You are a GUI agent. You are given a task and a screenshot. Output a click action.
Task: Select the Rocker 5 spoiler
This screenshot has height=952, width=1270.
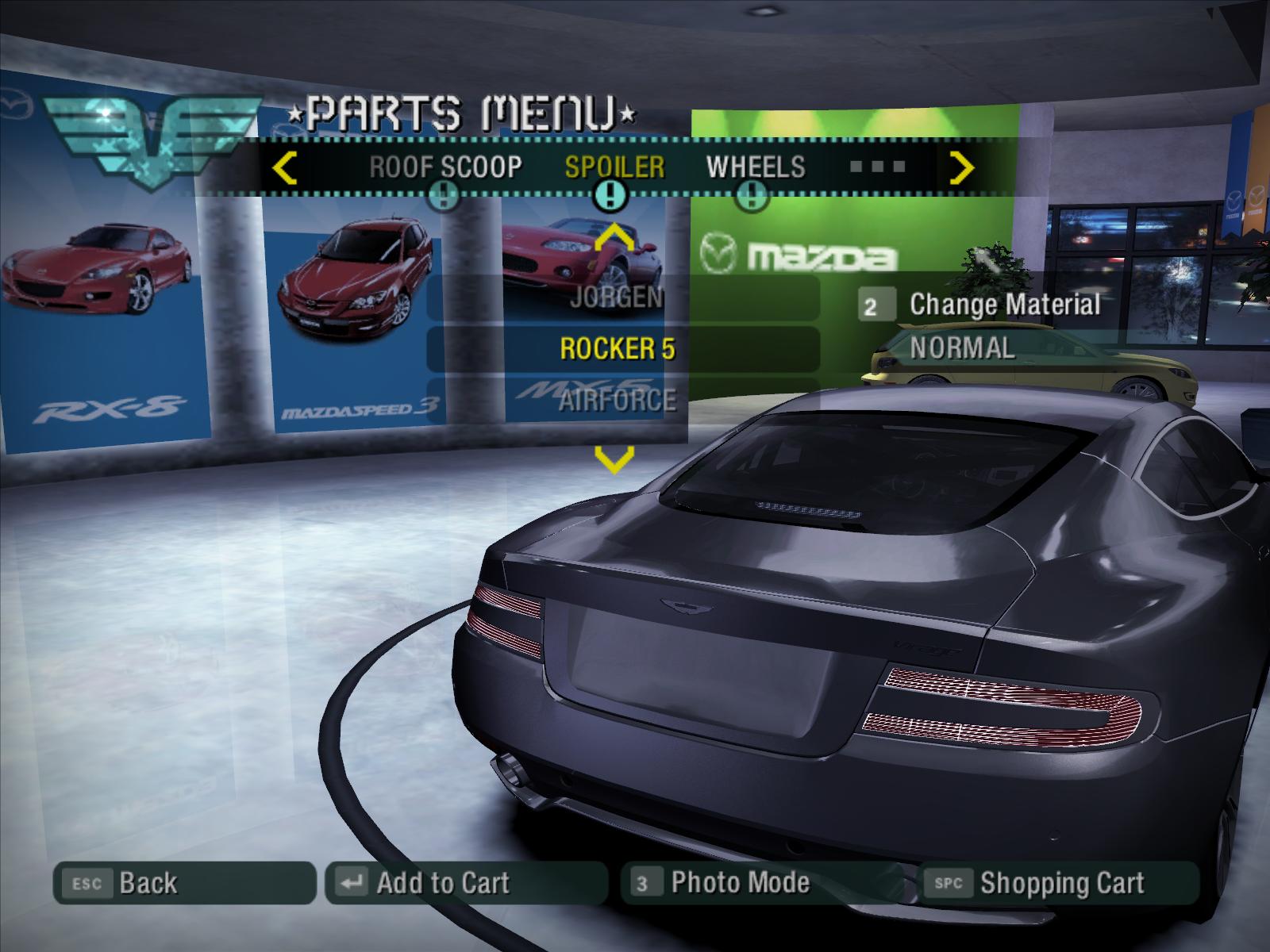coord(618,349)
